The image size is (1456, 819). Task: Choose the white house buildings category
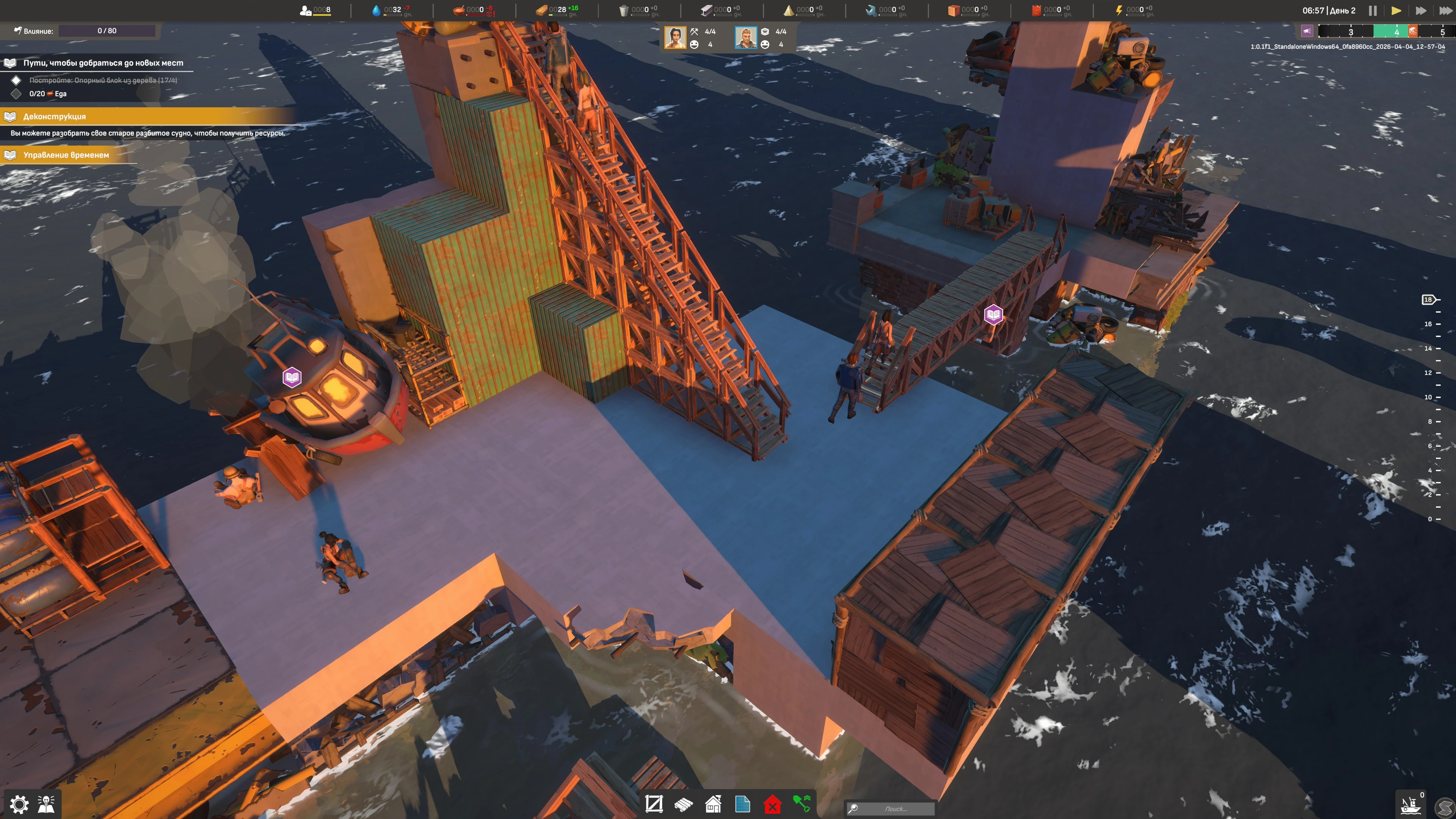pos(713,803)
